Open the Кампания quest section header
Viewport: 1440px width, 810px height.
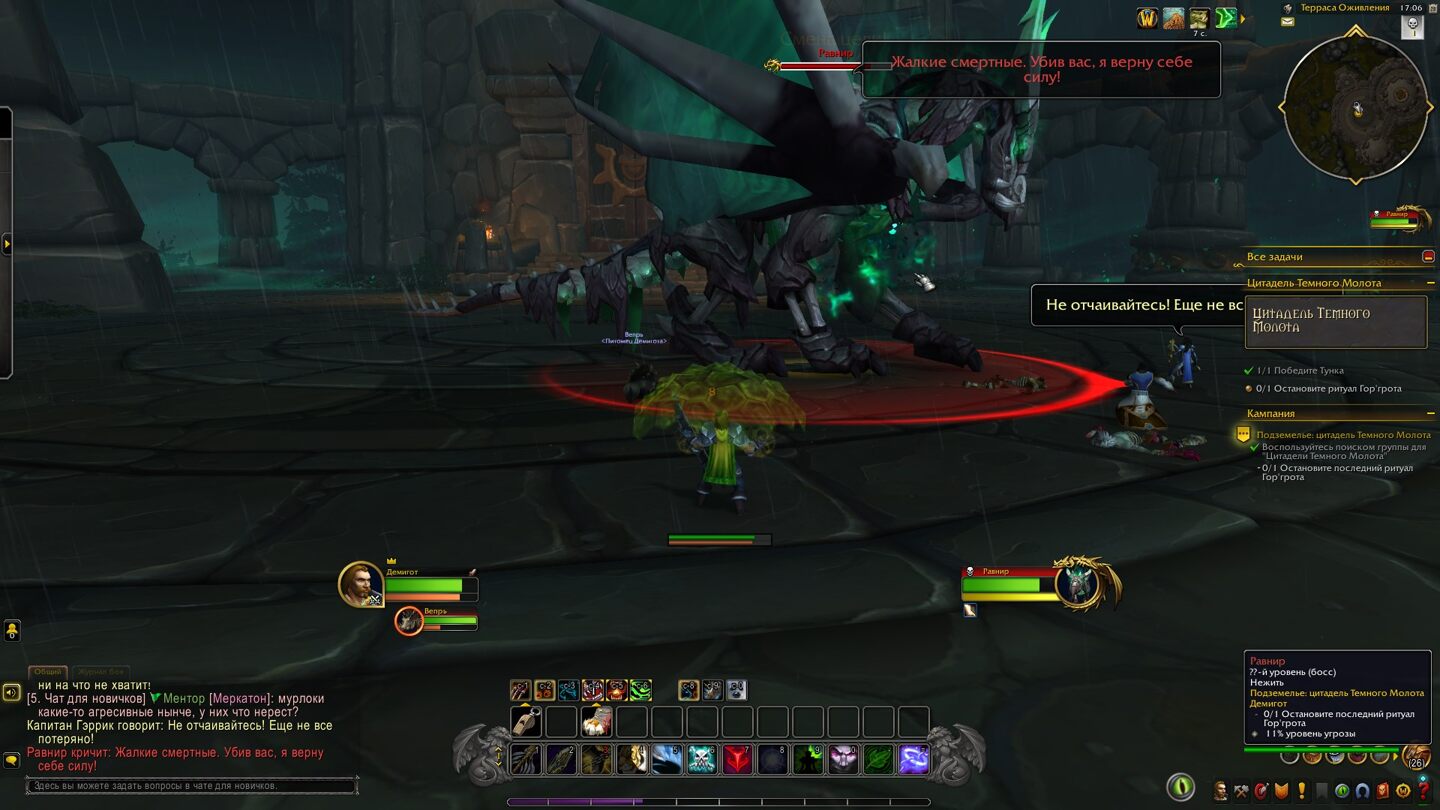point(1271,413)
